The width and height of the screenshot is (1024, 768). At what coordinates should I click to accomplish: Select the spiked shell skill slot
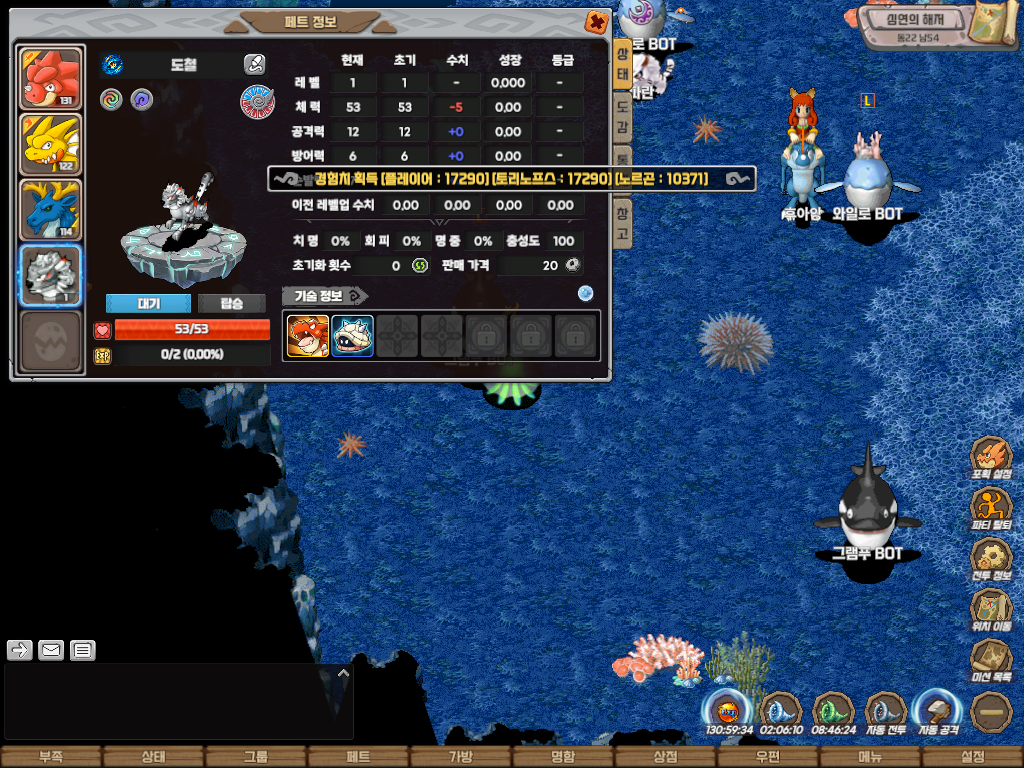coord(352,336)
